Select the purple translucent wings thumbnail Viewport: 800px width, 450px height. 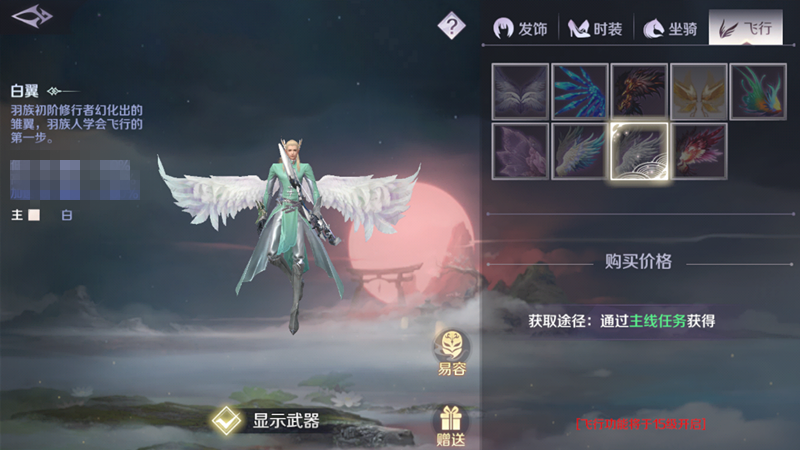click(520, 151)
